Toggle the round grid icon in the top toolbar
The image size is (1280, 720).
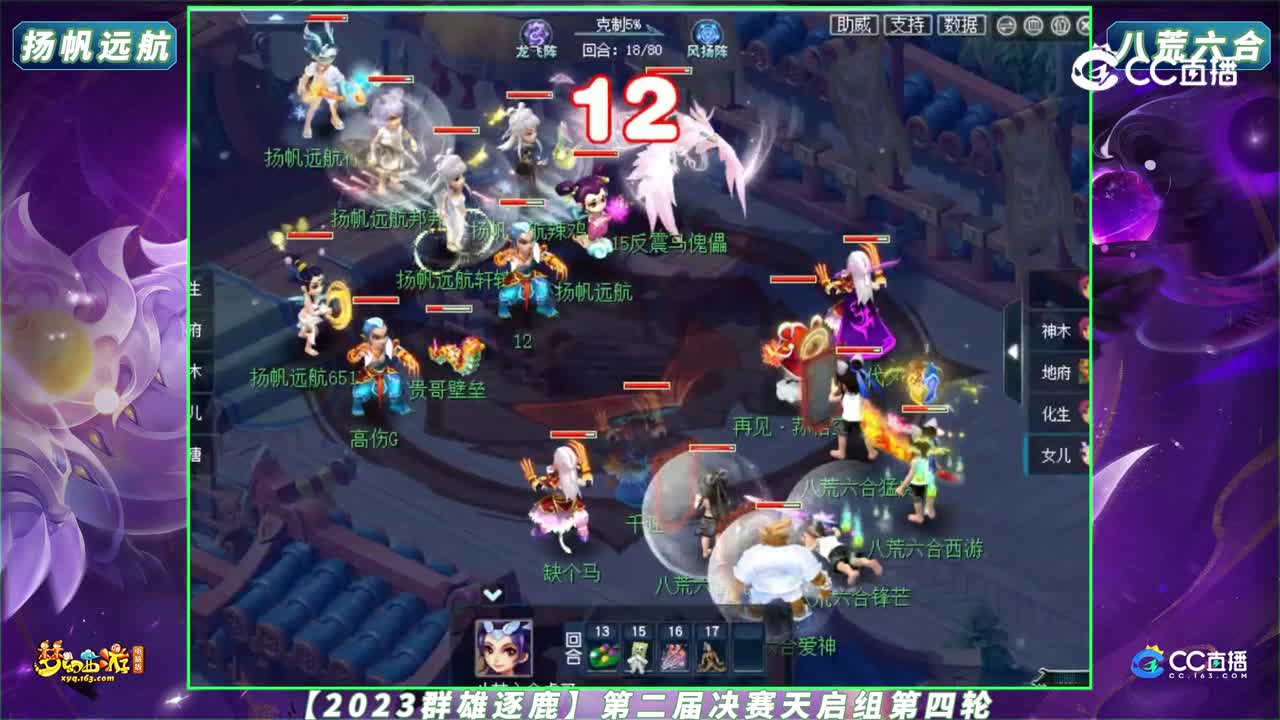tap(1033, 24)
